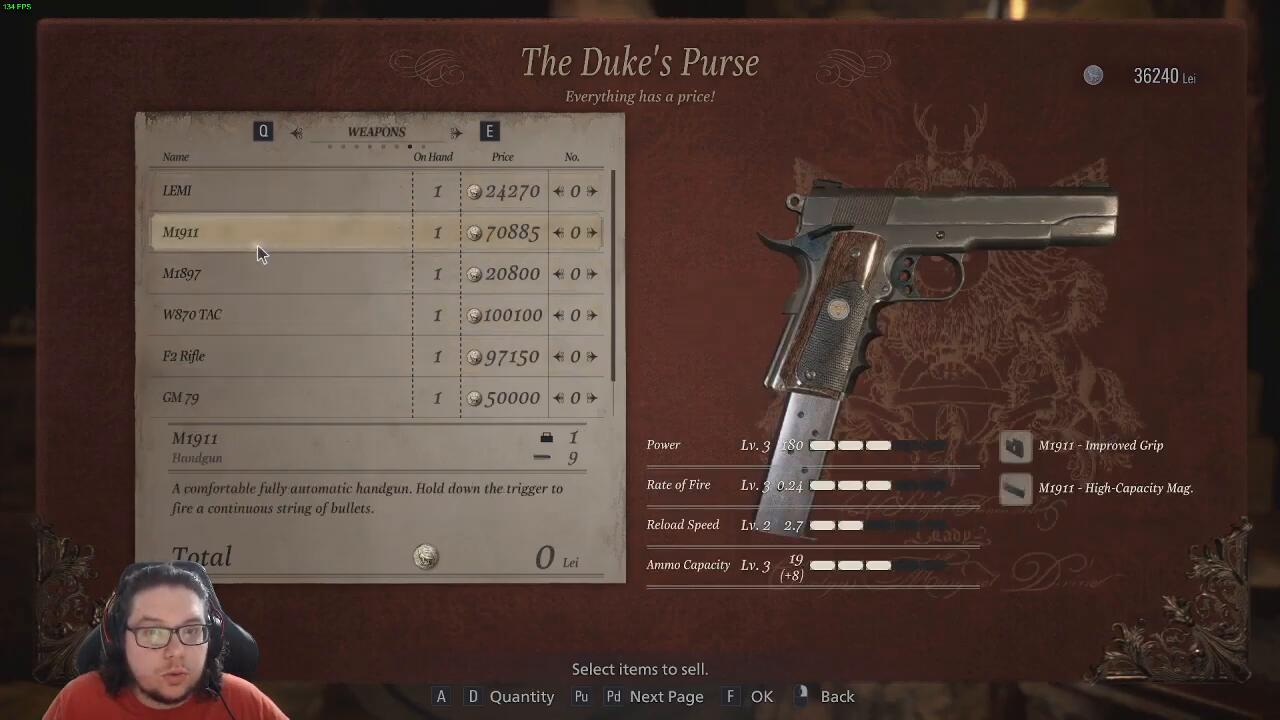Select the M1911 Improved Grip attachment
The image size is (1280, 720).
(x=1100, y=446)
